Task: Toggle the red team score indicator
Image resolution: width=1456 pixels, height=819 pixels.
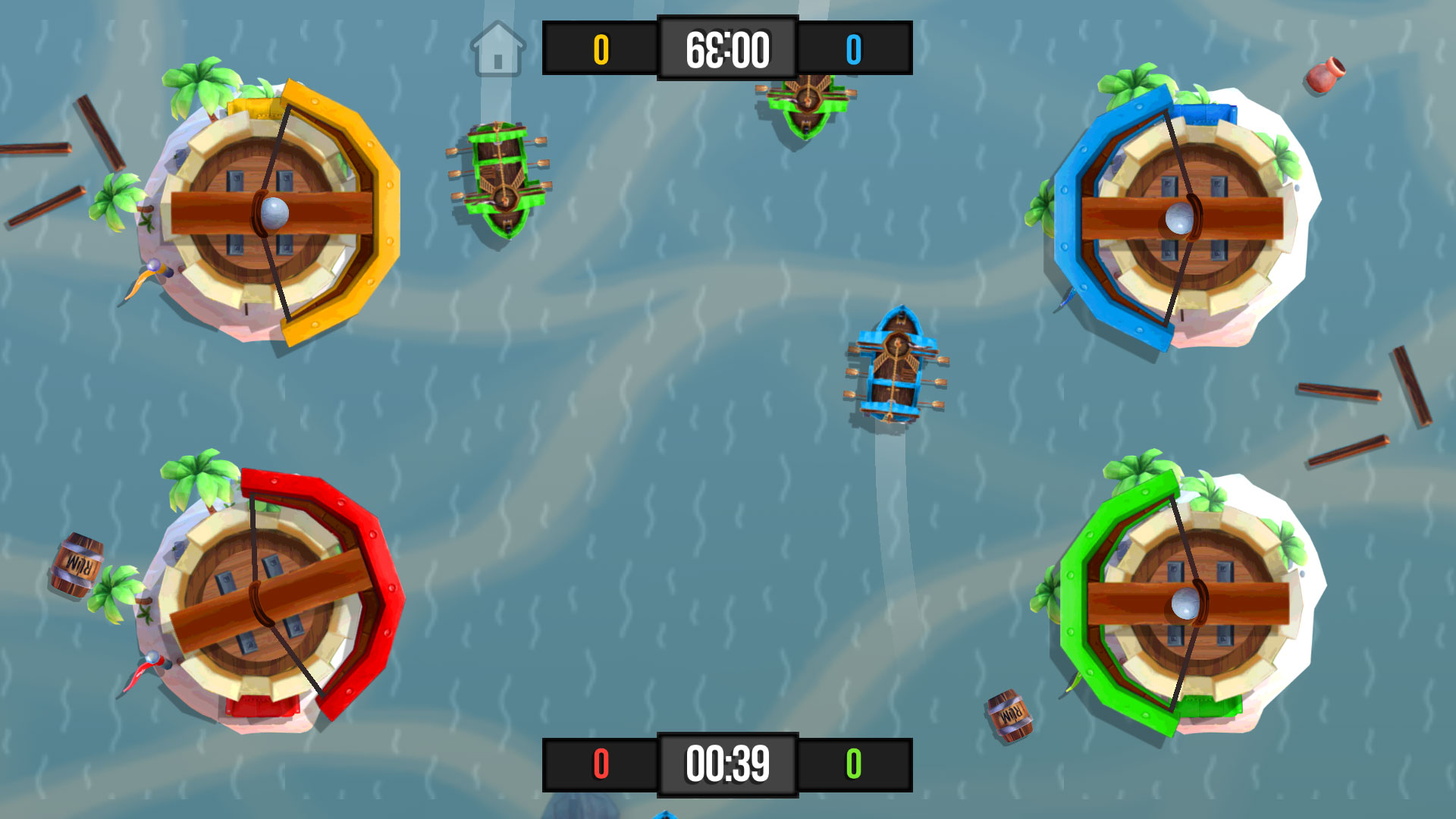Action: click(x=601, y=766)
